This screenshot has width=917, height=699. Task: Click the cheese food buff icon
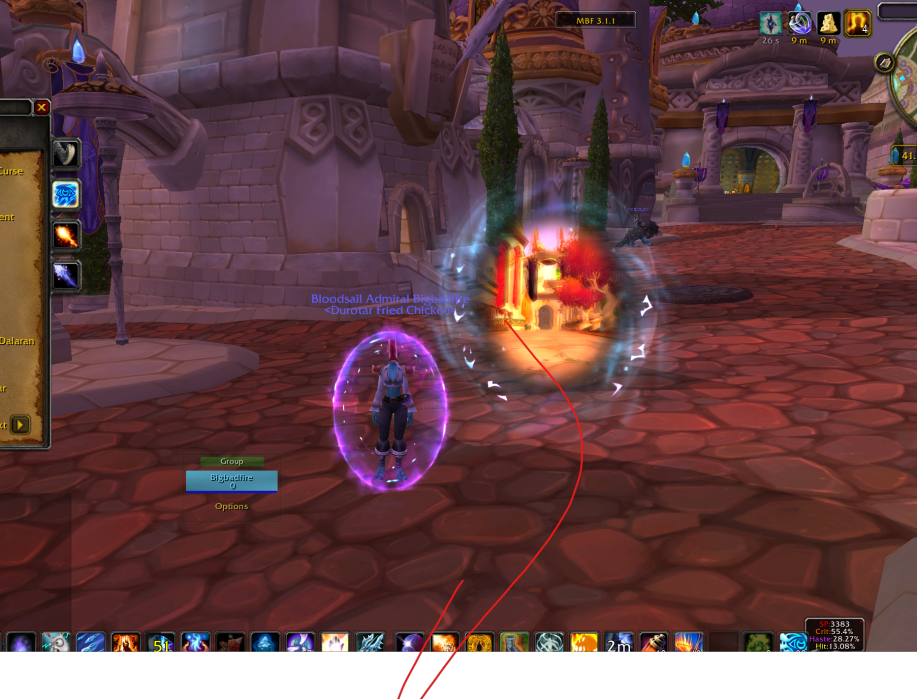[828, 23]
